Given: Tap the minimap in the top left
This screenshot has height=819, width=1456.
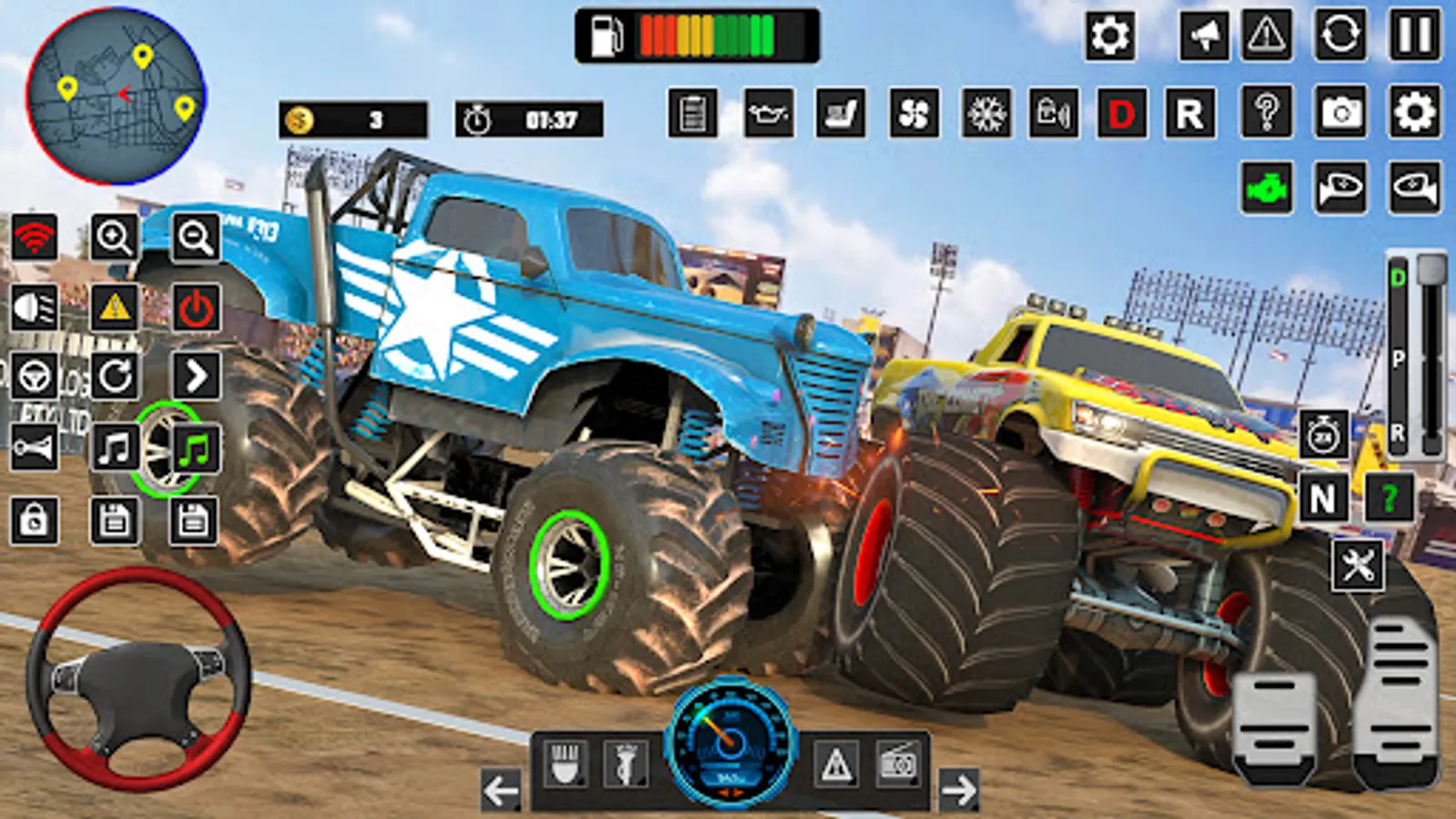Looking at the screenshot, I should (x=118, y=96).
